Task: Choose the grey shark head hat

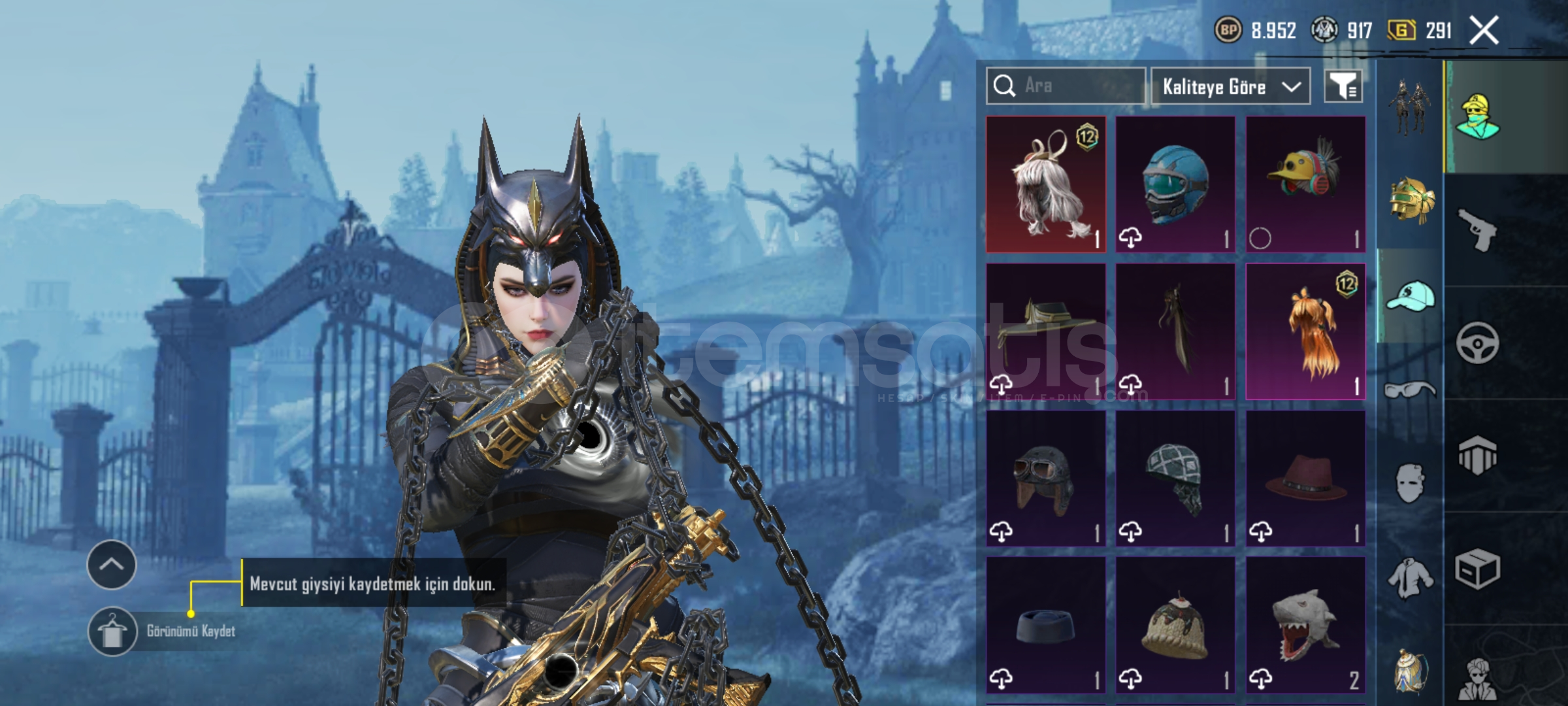Action: (x=1305, y=626)
